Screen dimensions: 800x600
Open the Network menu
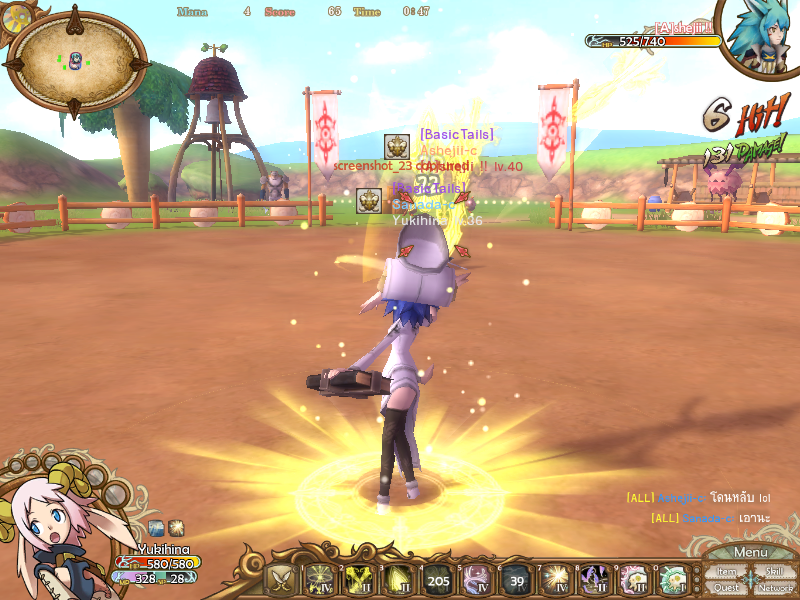pyautogui.click(x=775, y=588)
